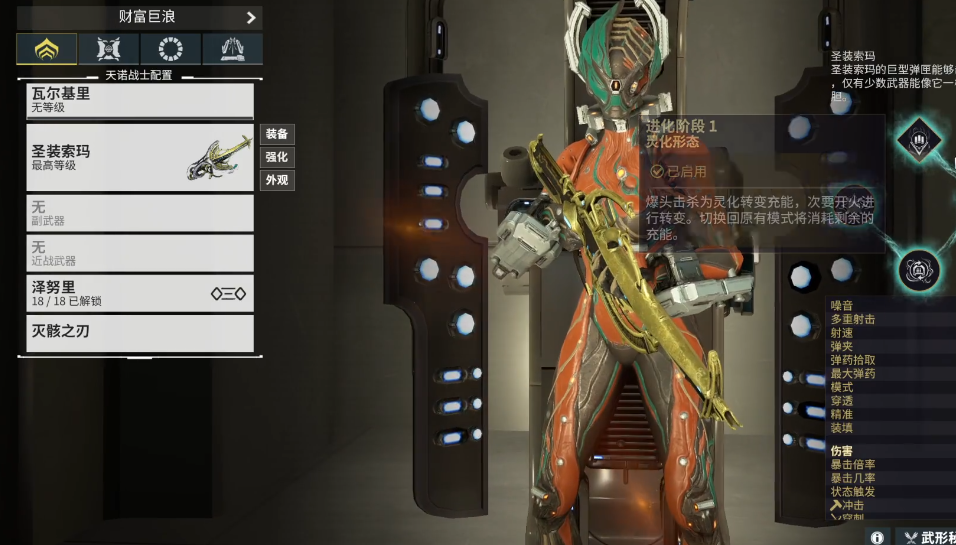The height and width of the screenshot is (545, 956).
Task: Choose the empty 副武器 secondary slot
Action: point(140,213)
